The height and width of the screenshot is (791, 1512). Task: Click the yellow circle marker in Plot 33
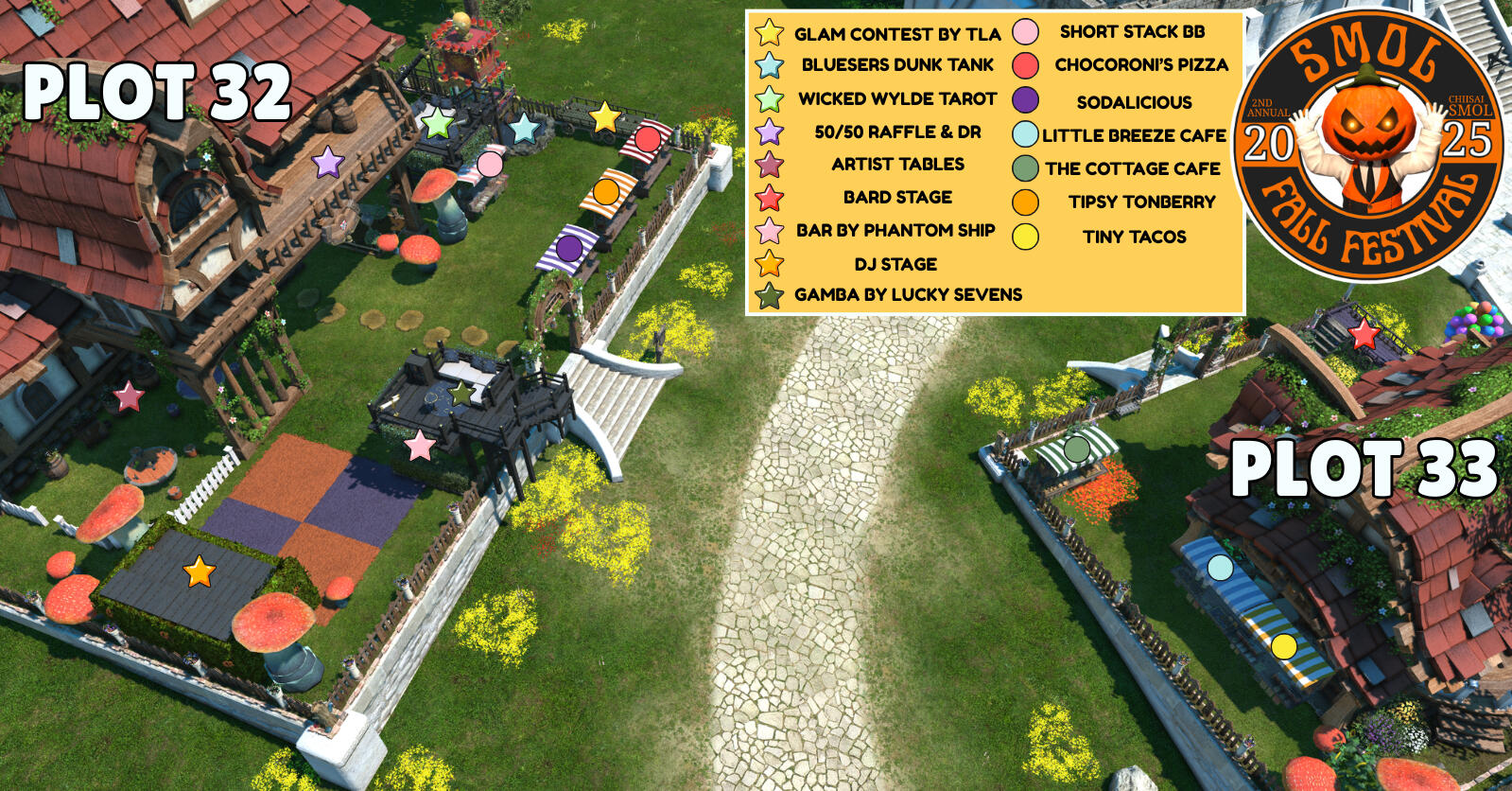[1283, 646]
